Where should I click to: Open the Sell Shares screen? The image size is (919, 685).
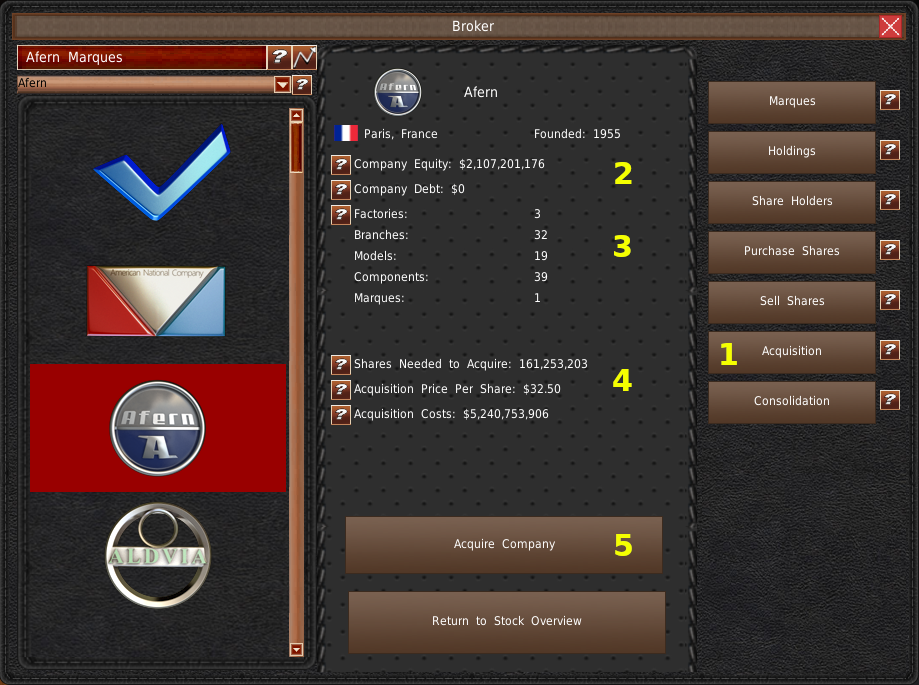(x=791, y=301)
